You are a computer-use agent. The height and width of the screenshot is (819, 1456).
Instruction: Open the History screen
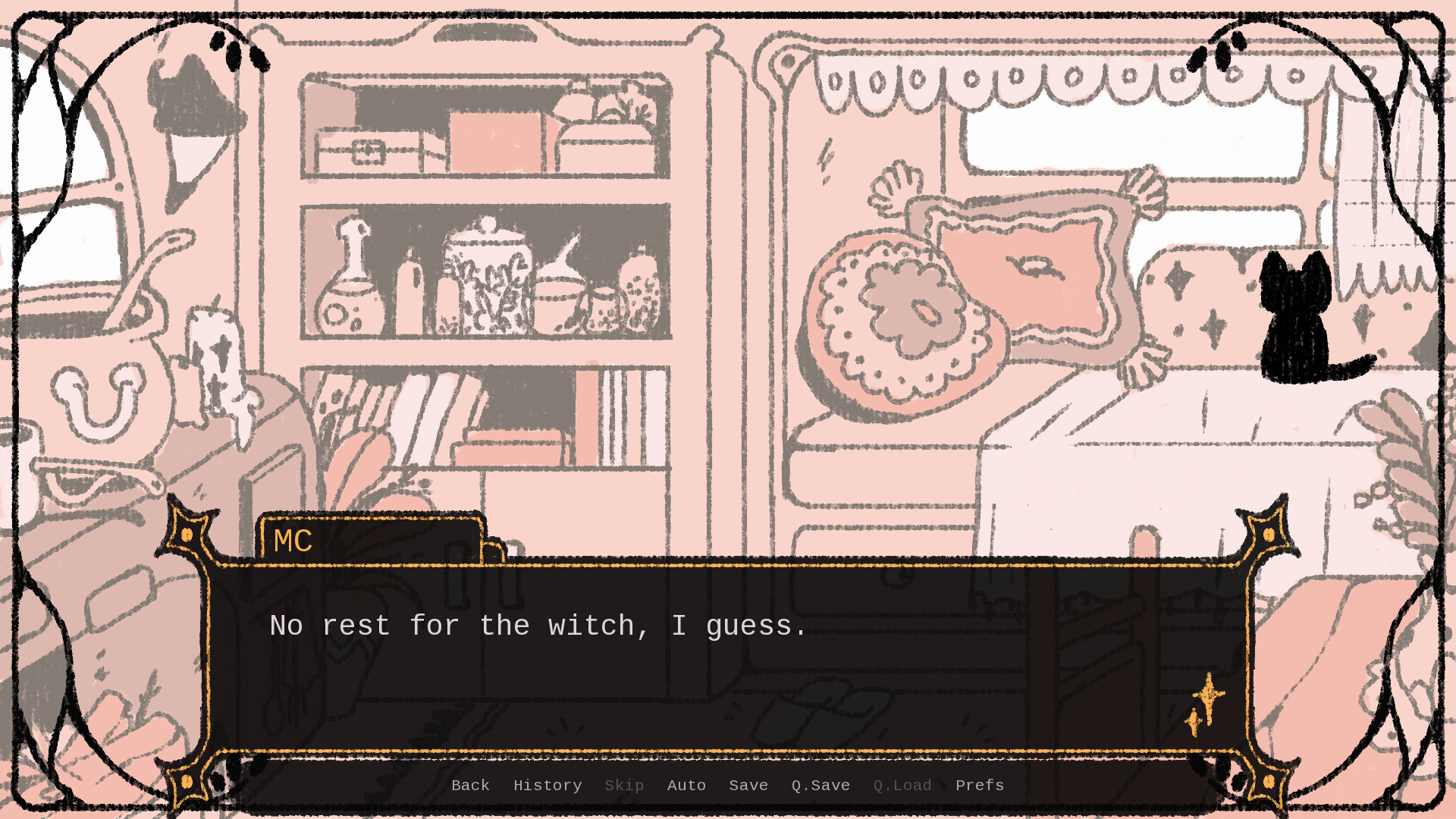(x=547, y=786)
